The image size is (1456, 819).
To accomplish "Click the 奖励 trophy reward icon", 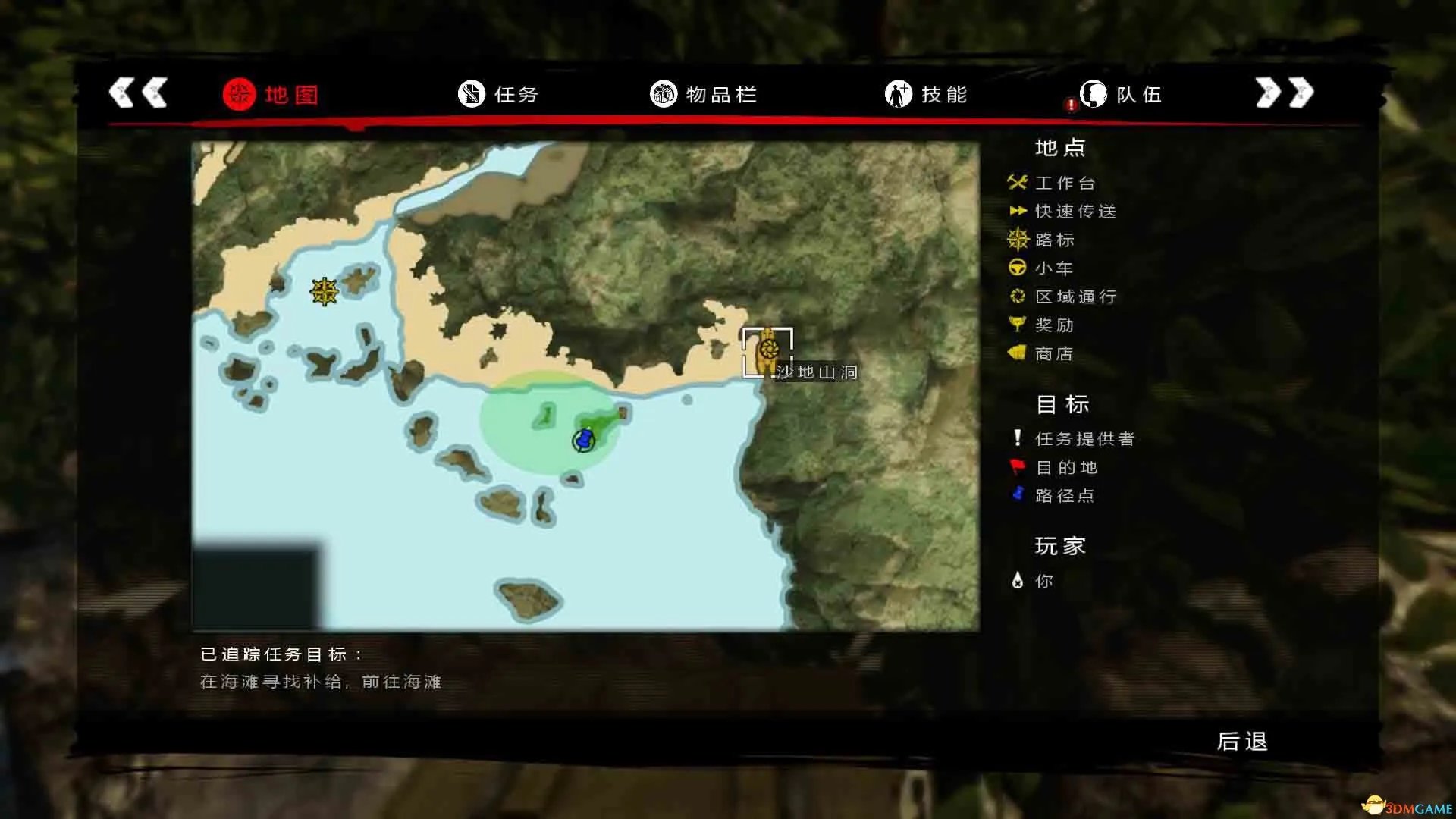I will (x=1017, y=325).
